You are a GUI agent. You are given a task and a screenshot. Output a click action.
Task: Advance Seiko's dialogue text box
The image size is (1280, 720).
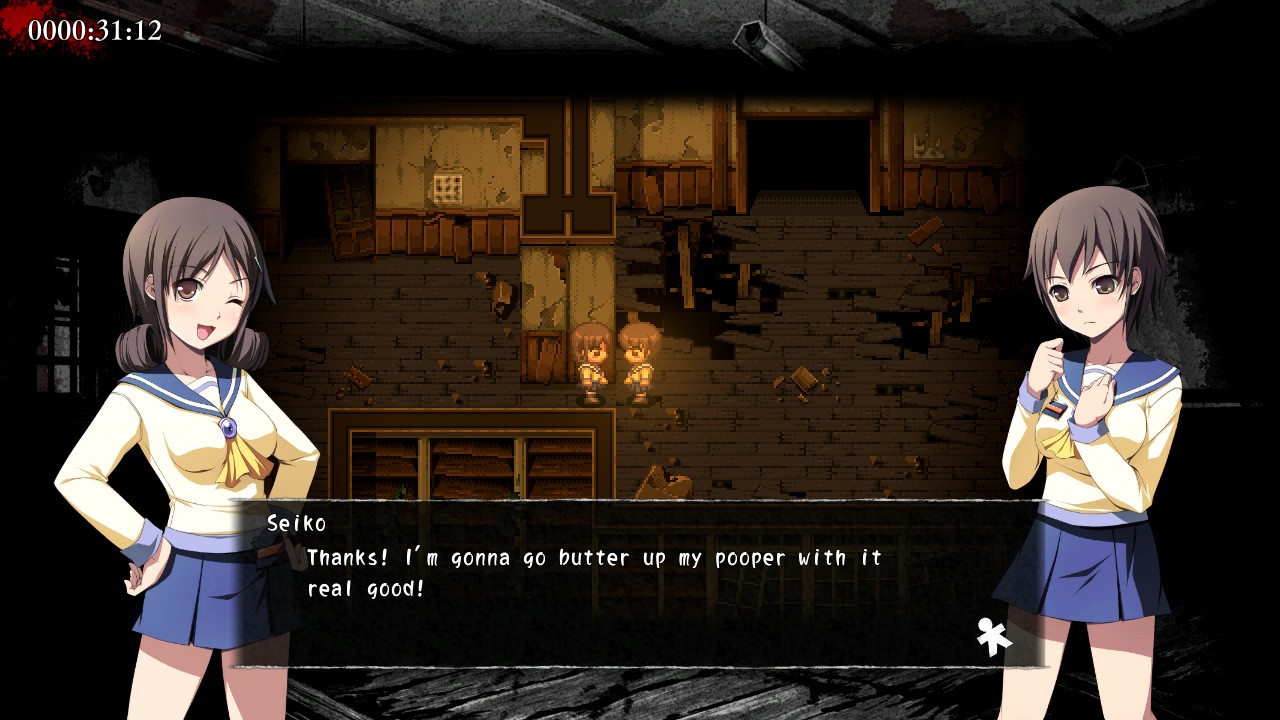[x=640, y=584]
